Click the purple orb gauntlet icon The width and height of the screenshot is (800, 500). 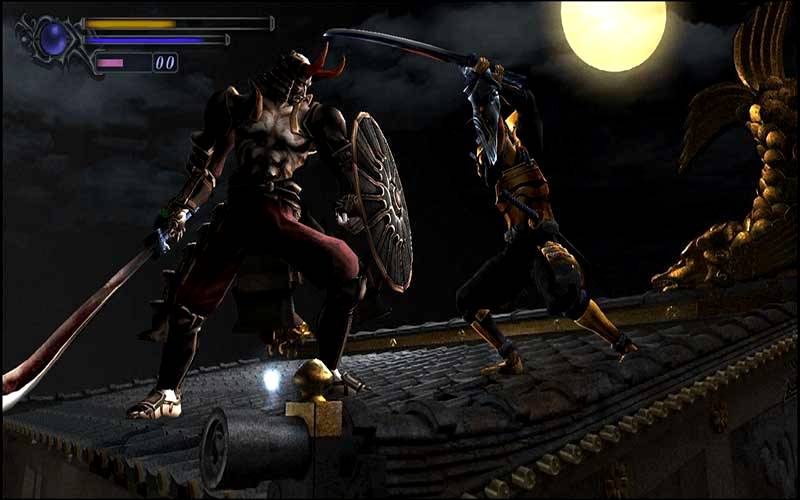pos(52,40)
